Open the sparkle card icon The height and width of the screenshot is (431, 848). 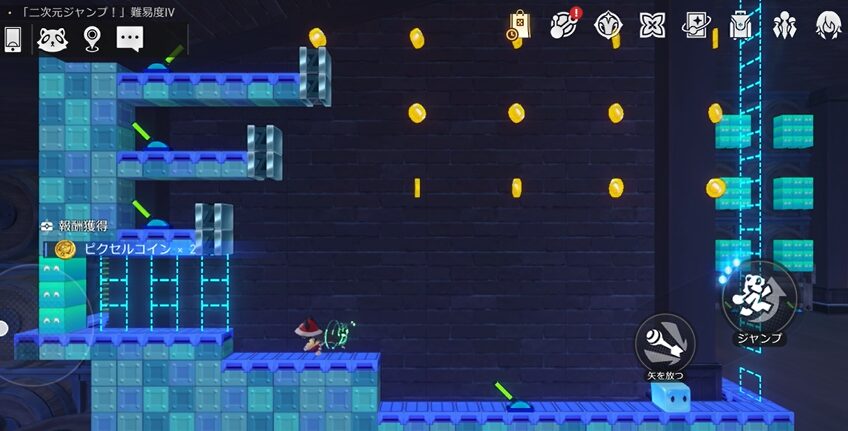coord(696,25)
